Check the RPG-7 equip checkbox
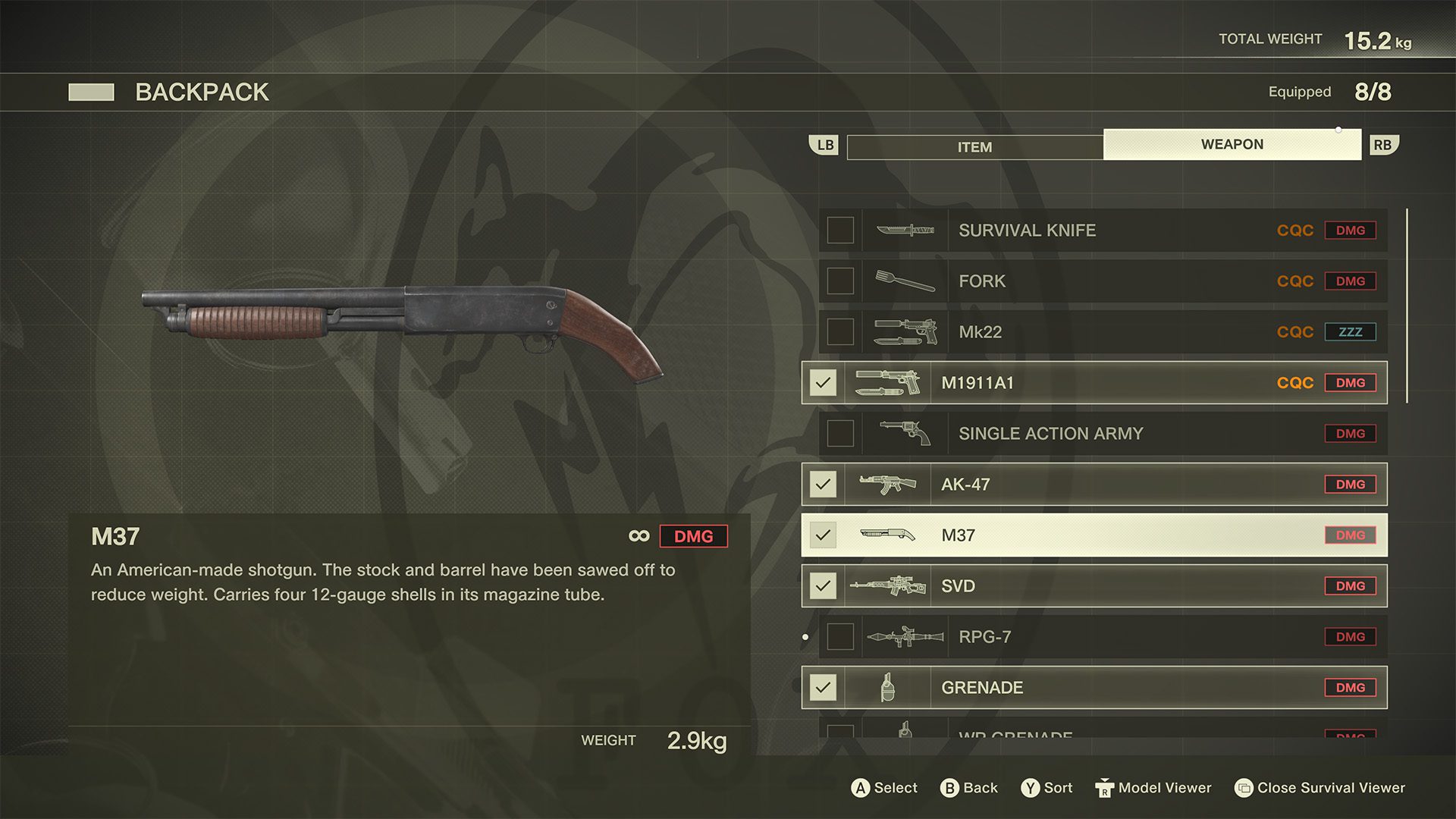This screenshot has height=819, width=1456. click(x=839, y=637)
